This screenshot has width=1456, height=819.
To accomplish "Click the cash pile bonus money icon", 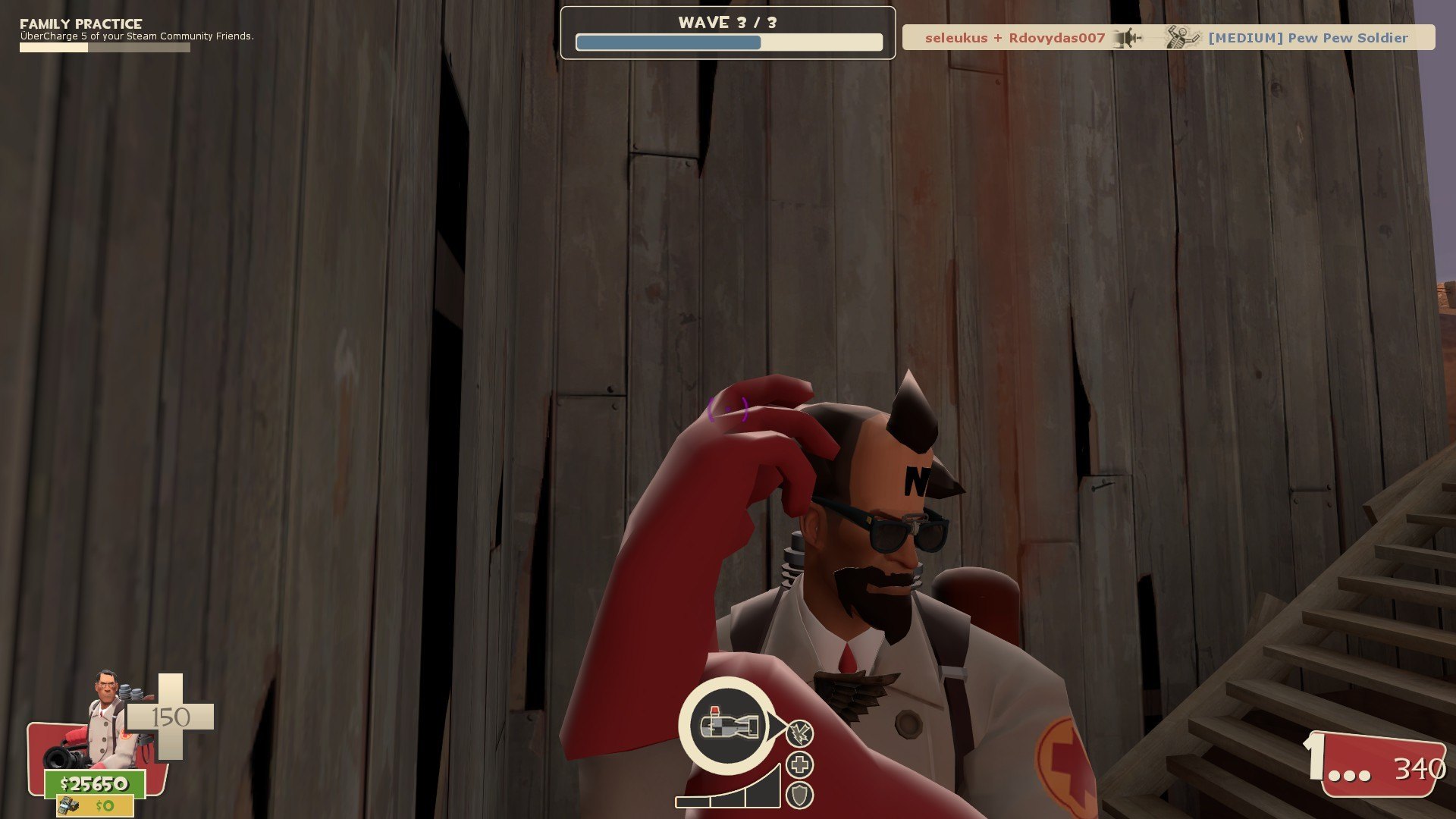I will [x=69, y=805].
